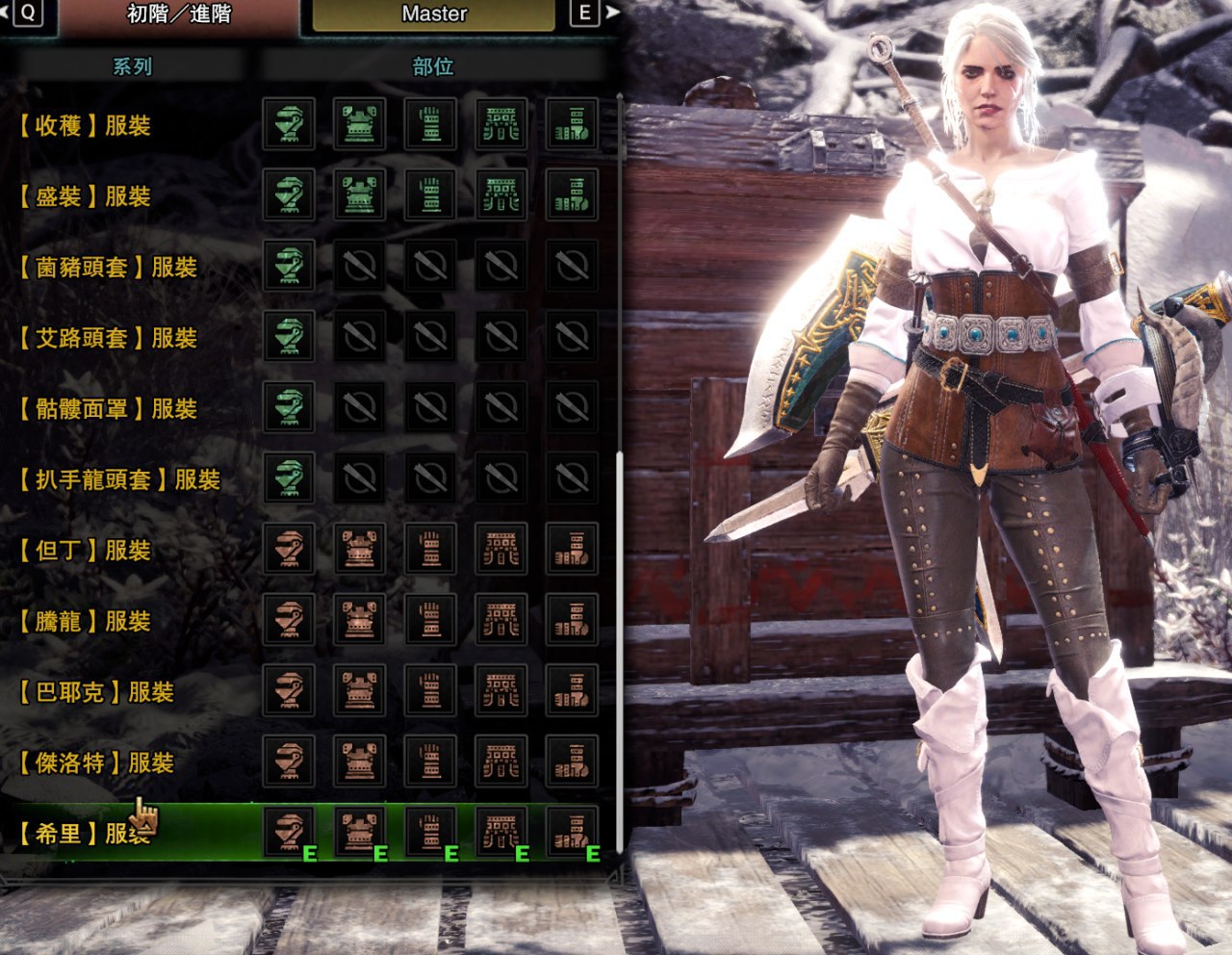Pick the 【傑洛特】服裝 series

[x=96, y=763]
